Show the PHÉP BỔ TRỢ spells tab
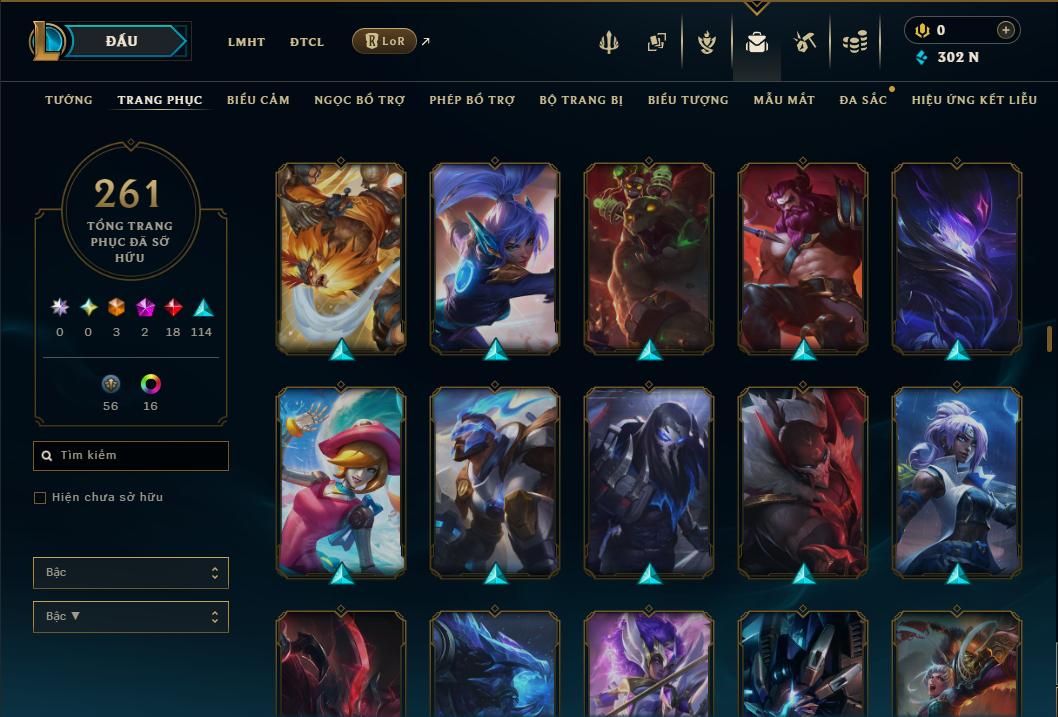1058x717 pixels. 472,100
